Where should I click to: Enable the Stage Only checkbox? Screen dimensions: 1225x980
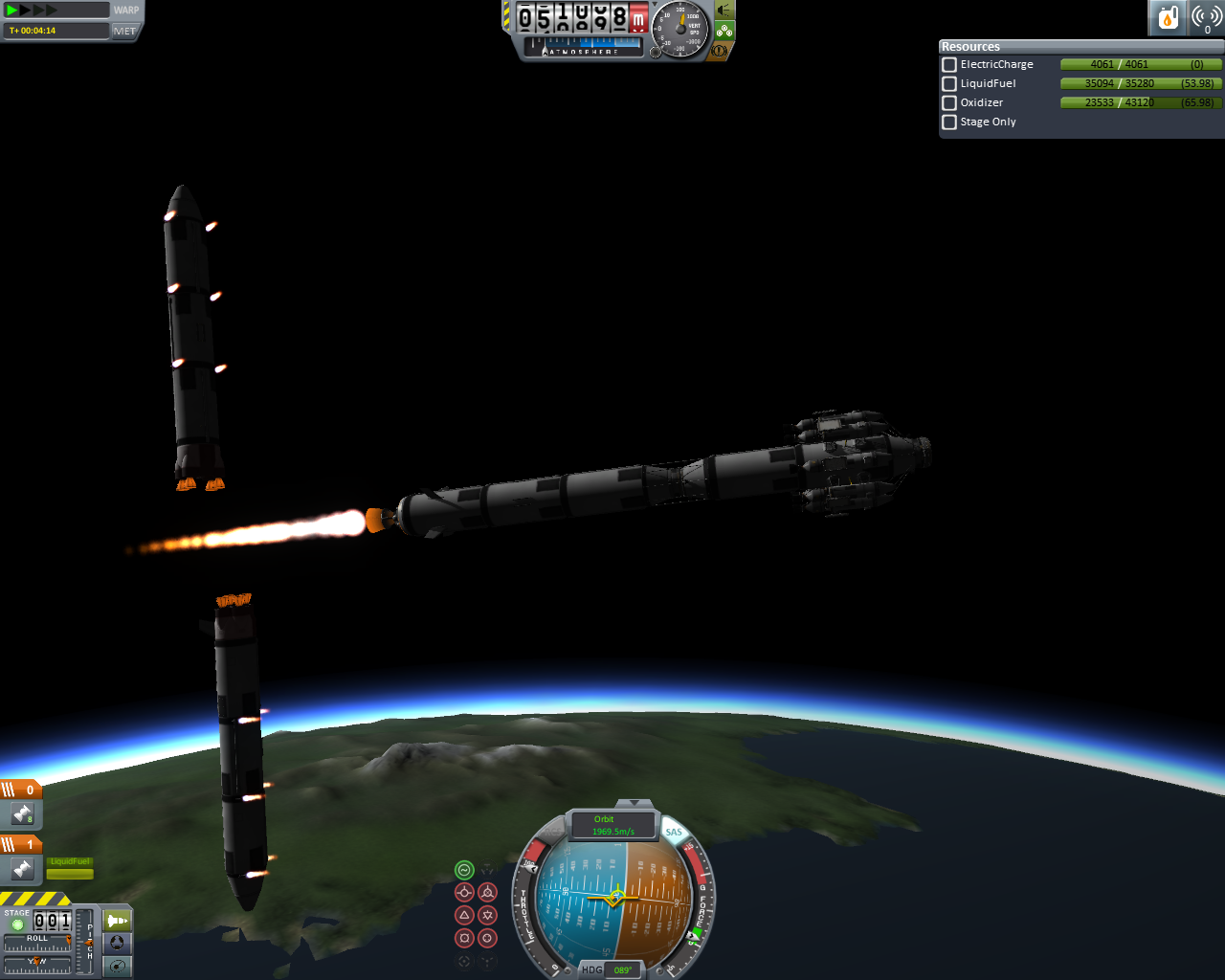(949, 122)
